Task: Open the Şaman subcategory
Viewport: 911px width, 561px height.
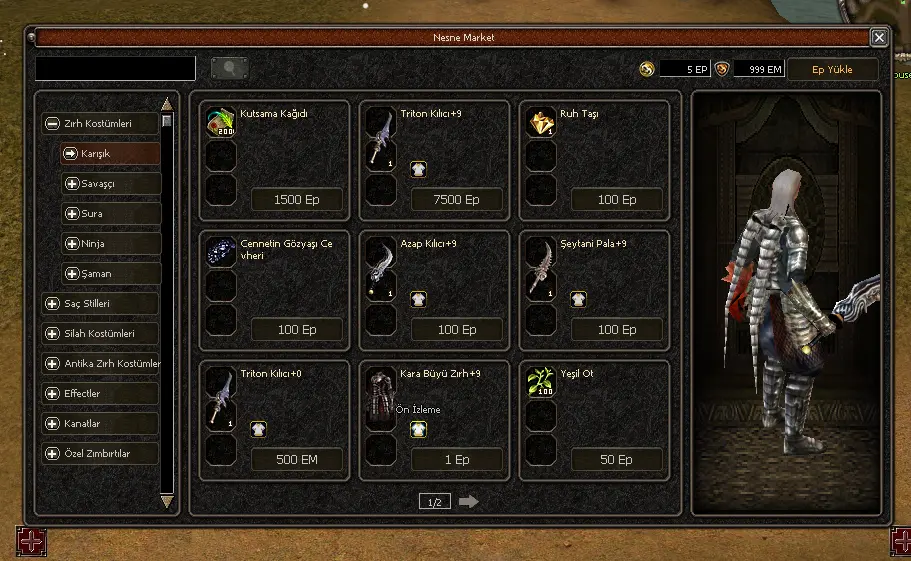Action: click(x=109, y=273)
